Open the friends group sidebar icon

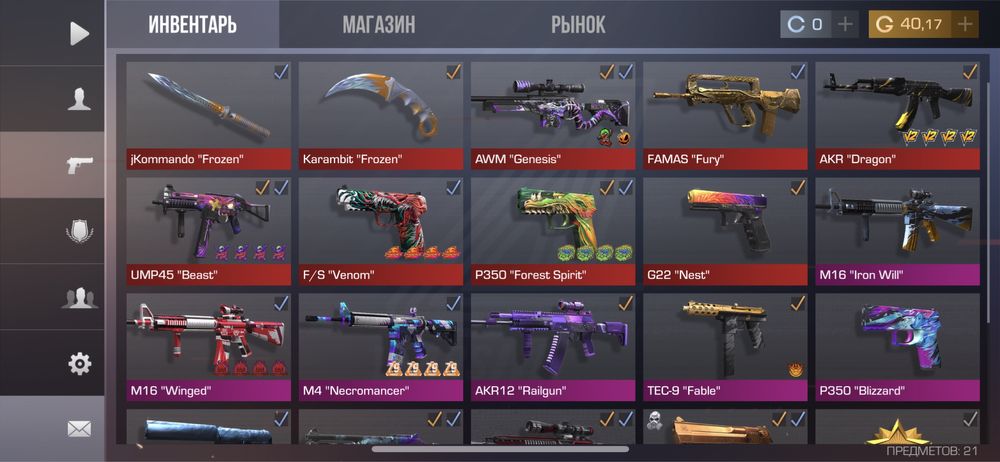click(79, 297)
